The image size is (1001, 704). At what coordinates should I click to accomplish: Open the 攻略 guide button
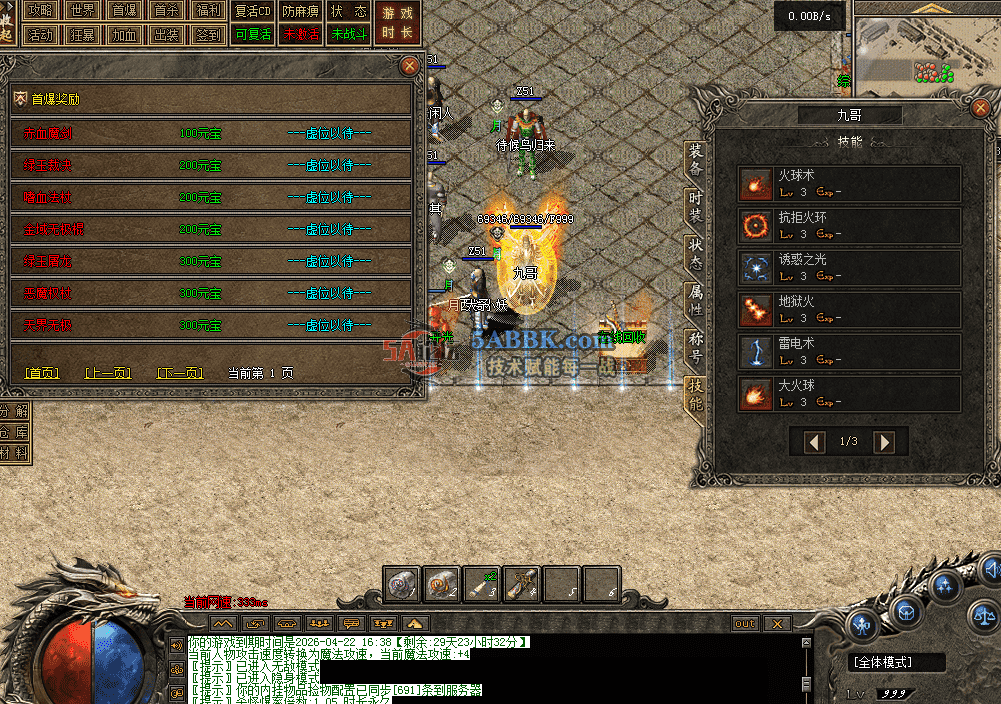[40, 11]
